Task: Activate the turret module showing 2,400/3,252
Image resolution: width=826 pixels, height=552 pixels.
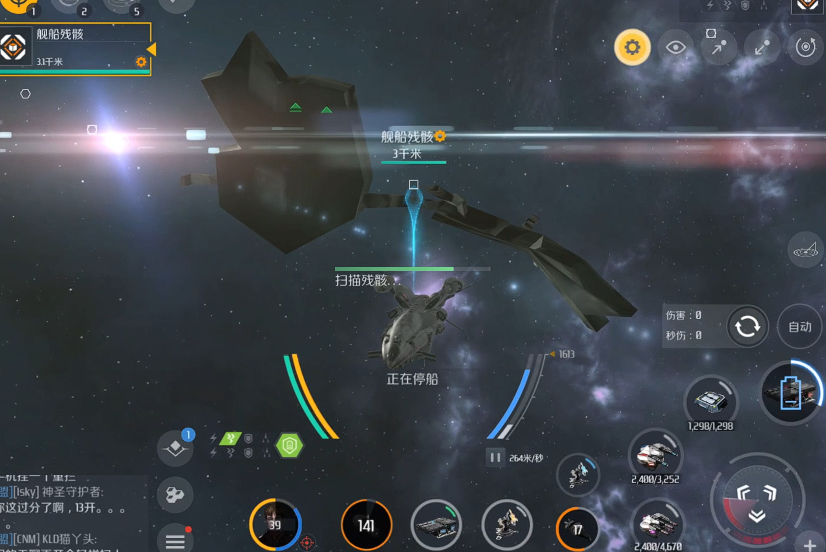Action: pyautogui.click(x=655, y=456)
